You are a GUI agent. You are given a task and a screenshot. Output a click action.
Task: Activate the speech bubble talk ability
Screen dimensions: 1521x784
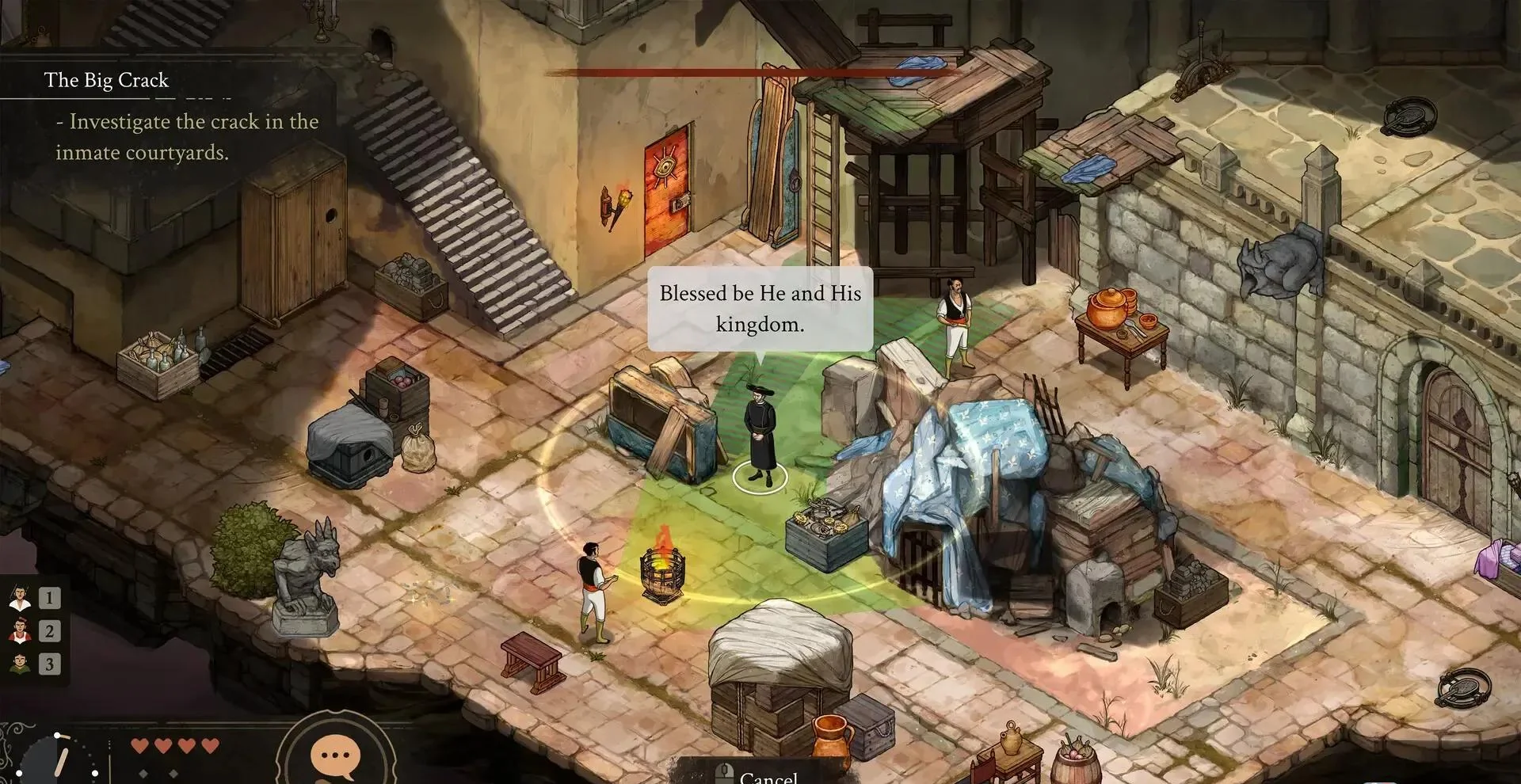coord(335,755)
